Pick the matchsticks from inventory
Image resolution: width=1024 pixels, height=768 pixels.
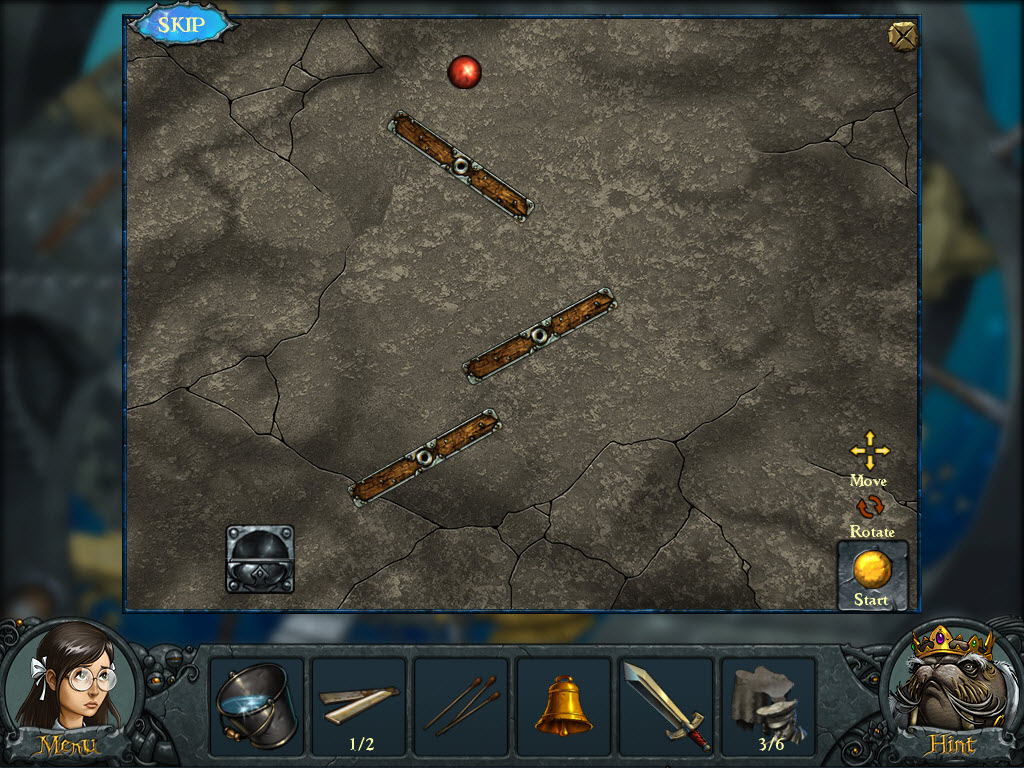pyautogui.click(x=461, y=706)
